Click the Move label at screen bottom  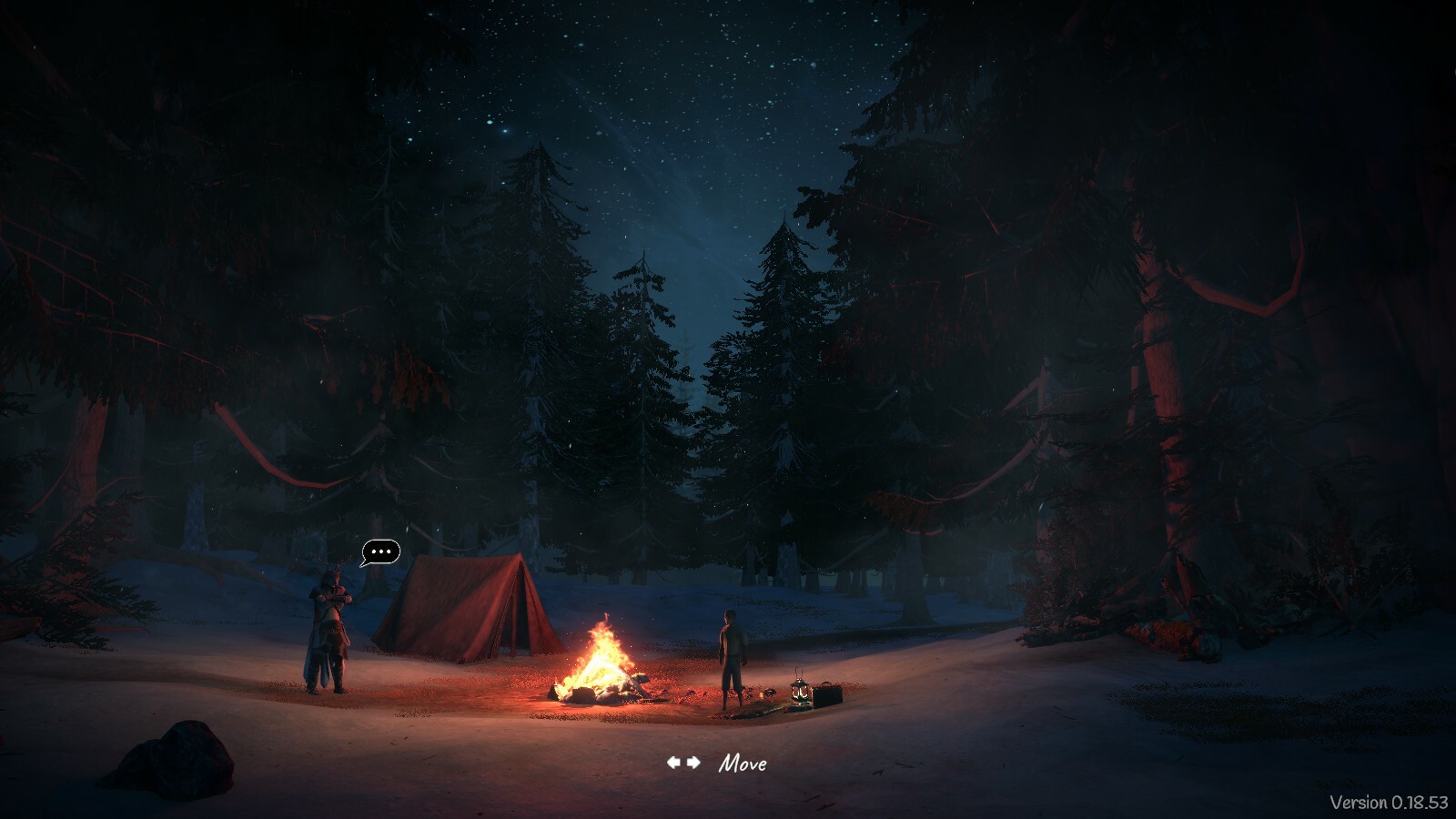743,764
